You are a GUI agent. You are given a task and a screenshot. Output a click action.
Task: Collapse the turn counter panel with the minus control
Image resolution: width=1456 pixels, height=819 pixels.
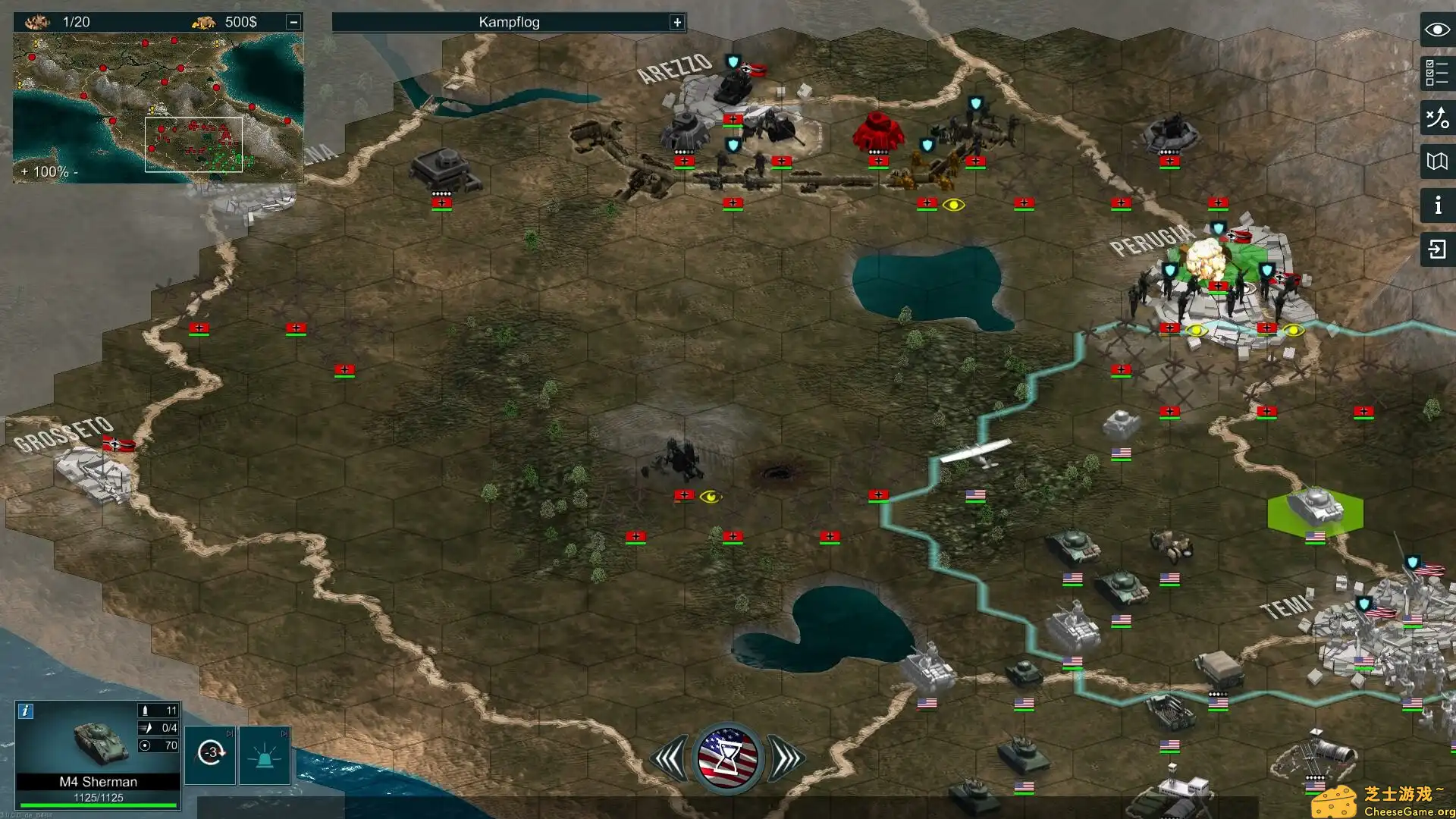click(292, 22)
